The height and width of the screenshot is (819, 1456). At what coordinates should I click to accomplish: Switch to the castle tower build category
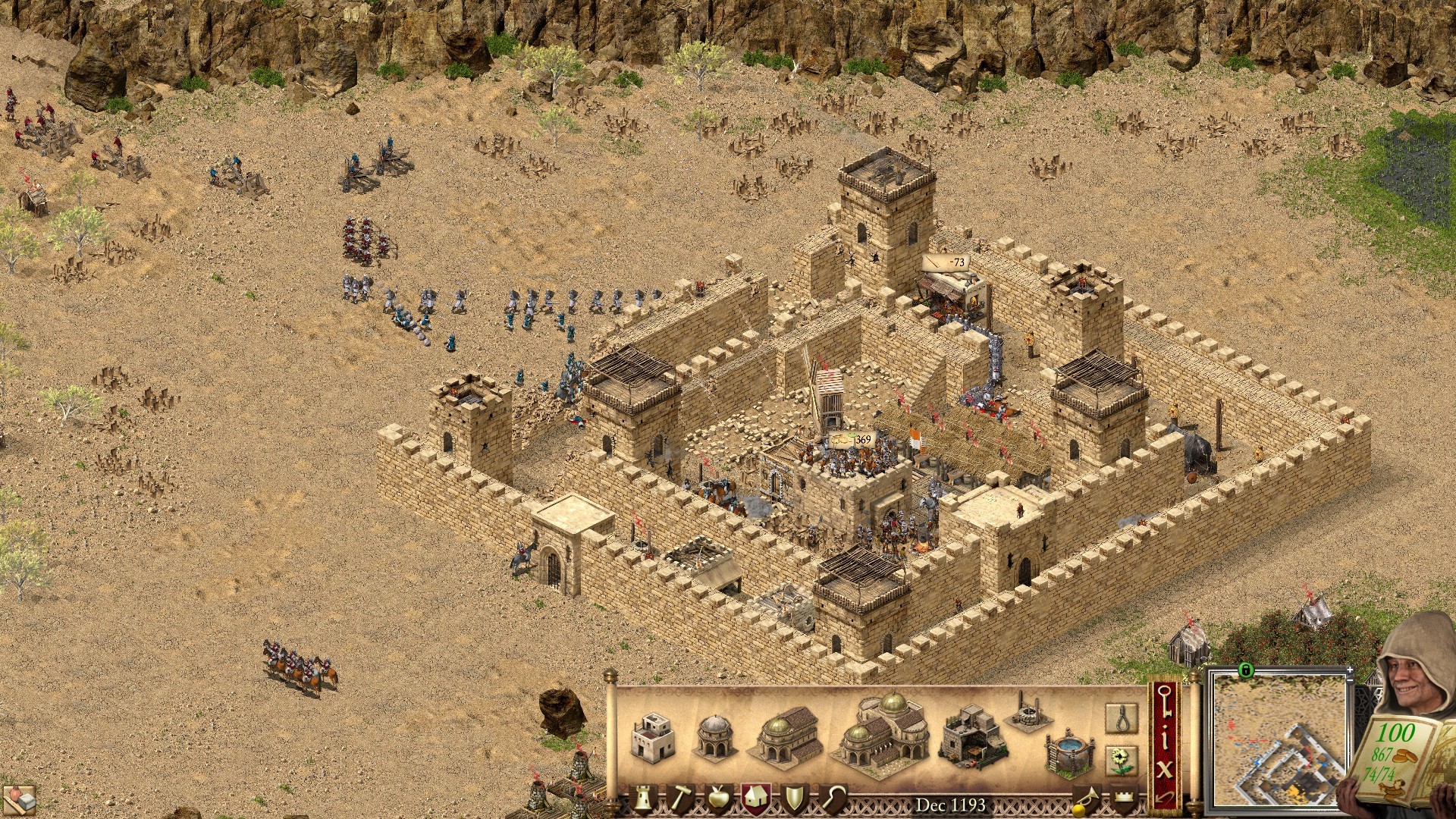pos(644,799)
